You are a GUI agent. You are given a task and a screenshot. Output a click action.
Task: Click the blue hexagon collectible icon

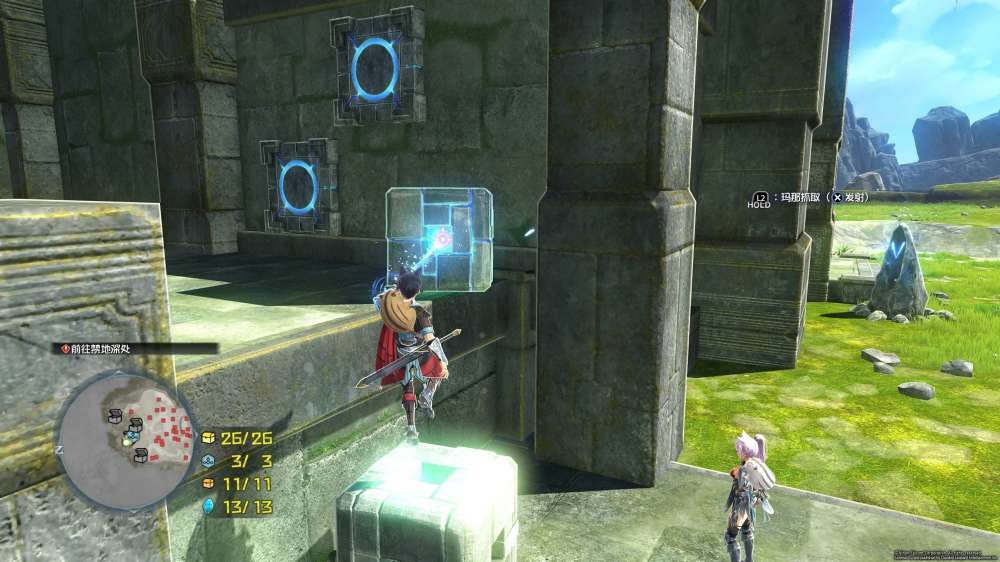[x=208, y=460]
